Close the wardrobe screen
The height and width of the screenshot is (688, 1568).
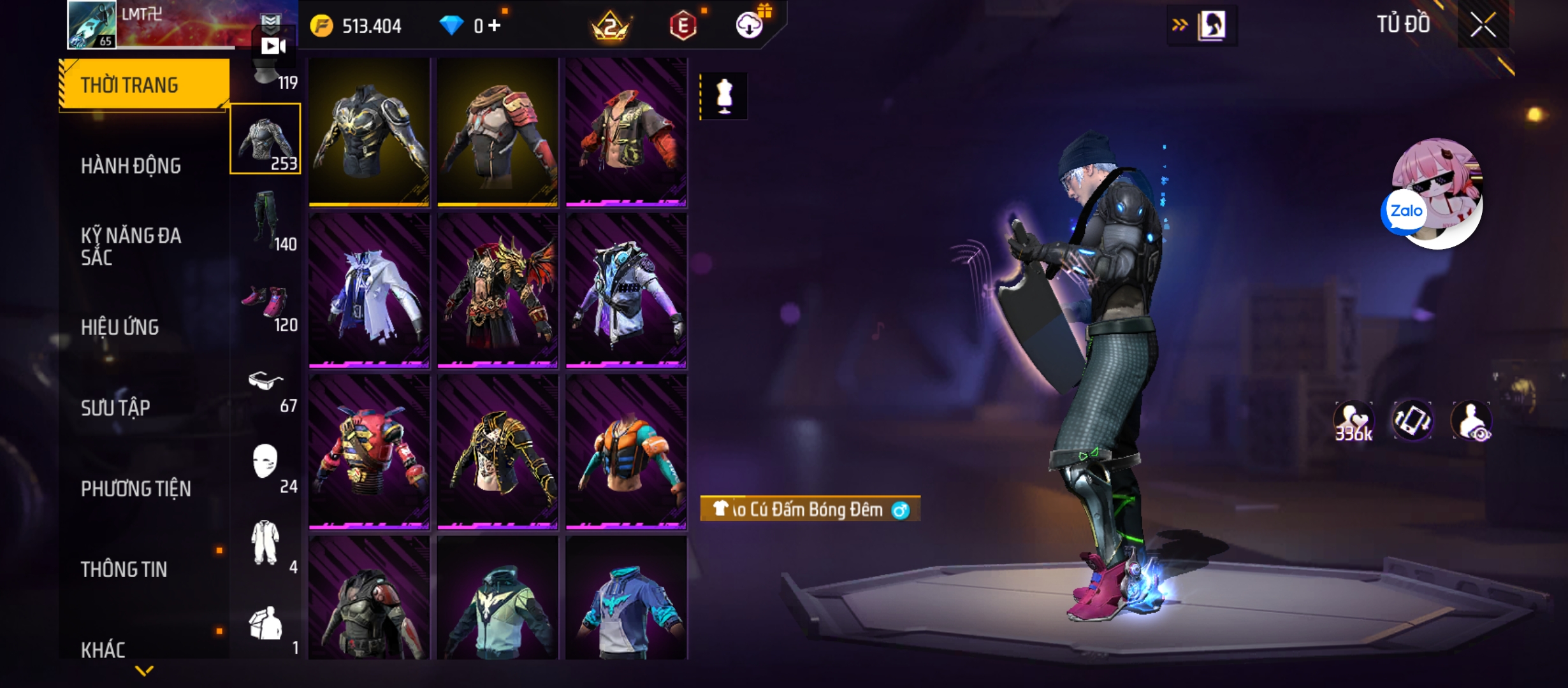tap(1483, 26)
